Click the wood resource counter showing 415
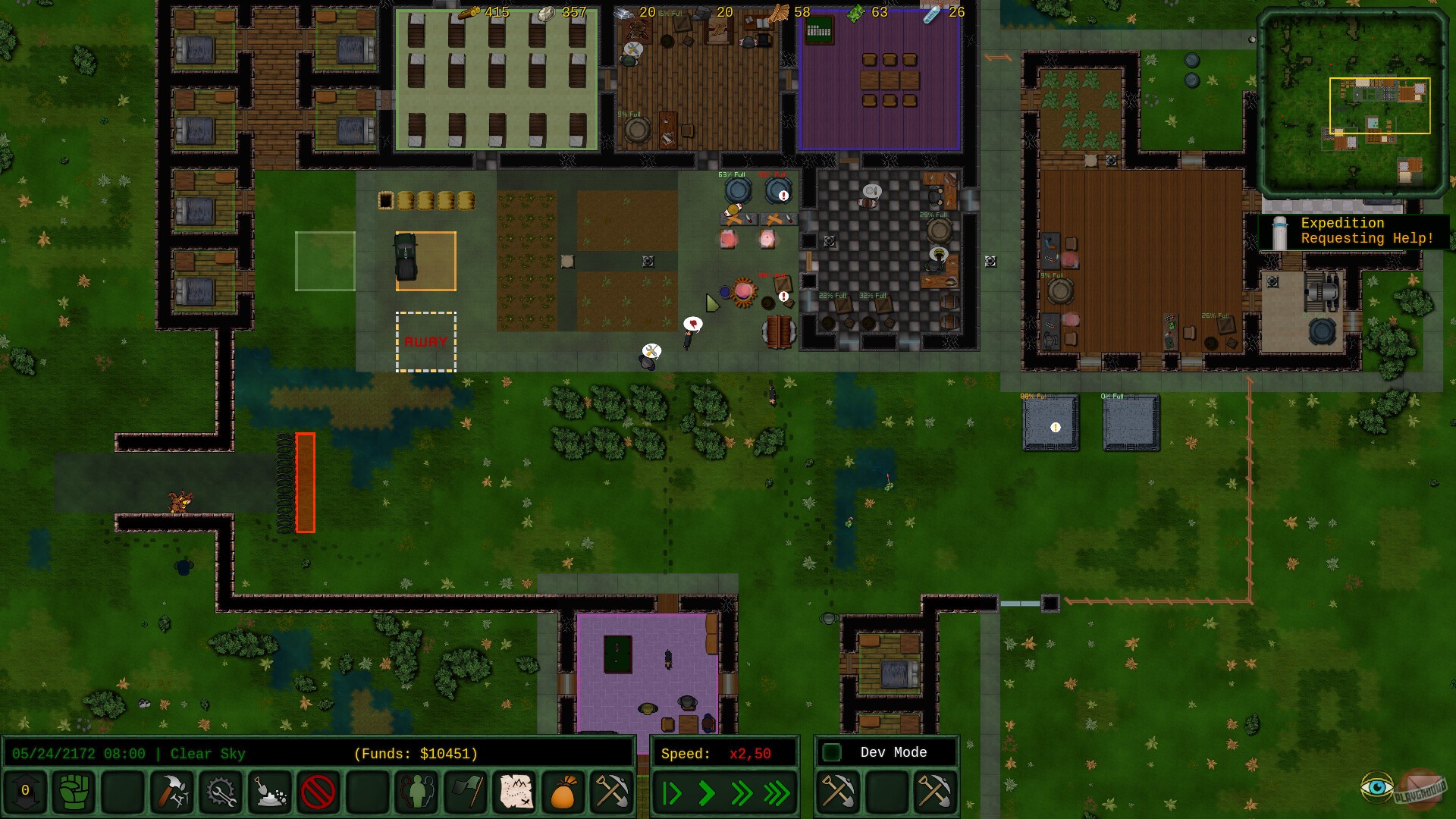This screenshot has height=819, width=1456. 485,12
